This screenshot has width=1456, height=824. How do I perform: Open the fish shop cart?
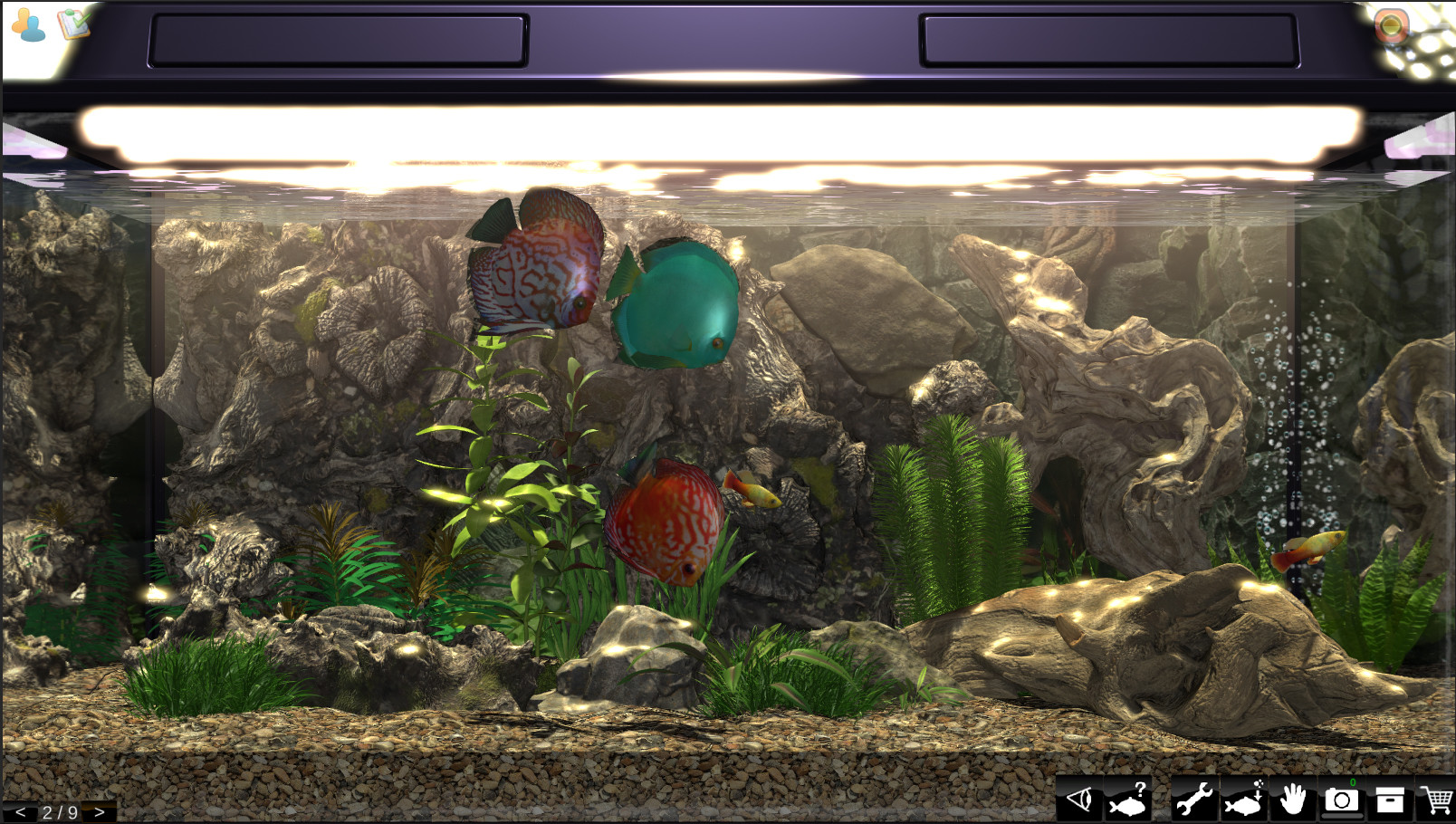click(x=1437, y=800)
